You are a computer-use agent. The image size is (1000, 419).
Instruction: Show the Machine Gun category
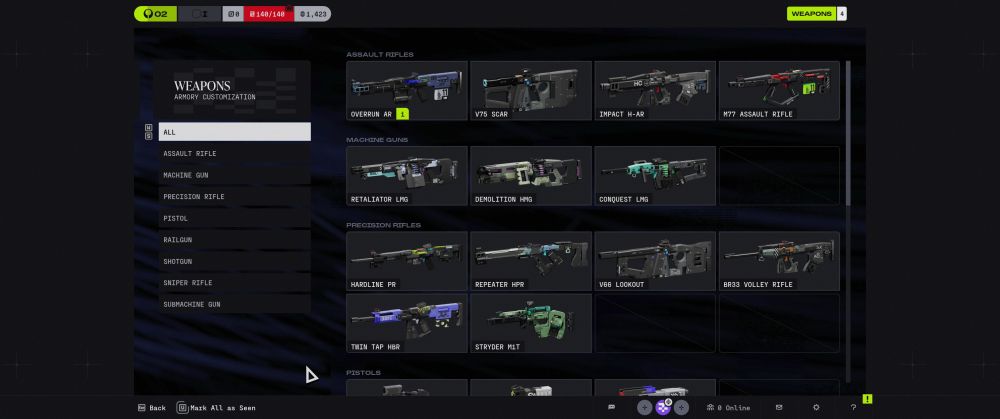234,175
